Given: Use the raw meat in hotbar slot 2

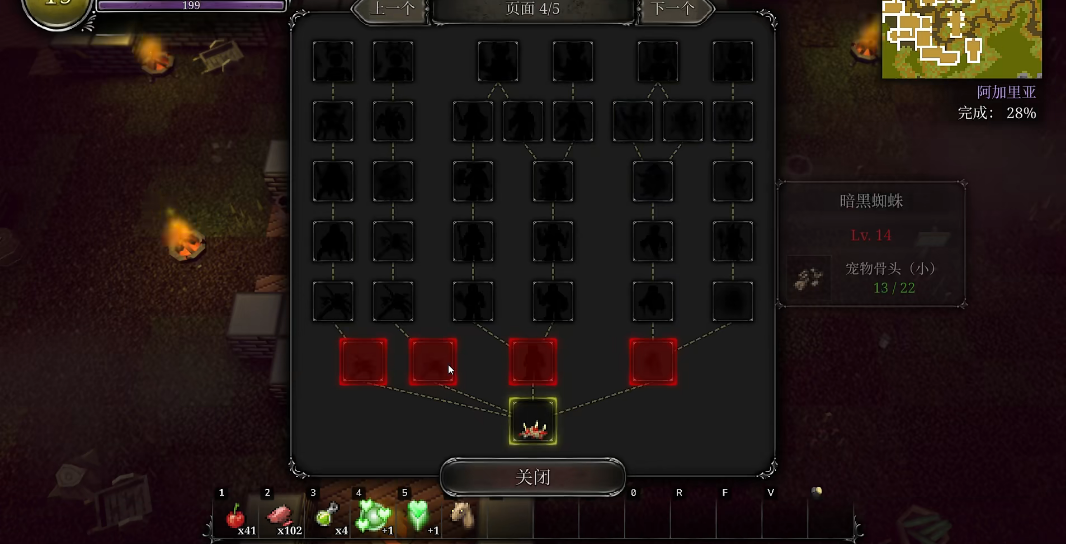Looking at the screenshot, I should pyautogui.click(x=280, y=516).
